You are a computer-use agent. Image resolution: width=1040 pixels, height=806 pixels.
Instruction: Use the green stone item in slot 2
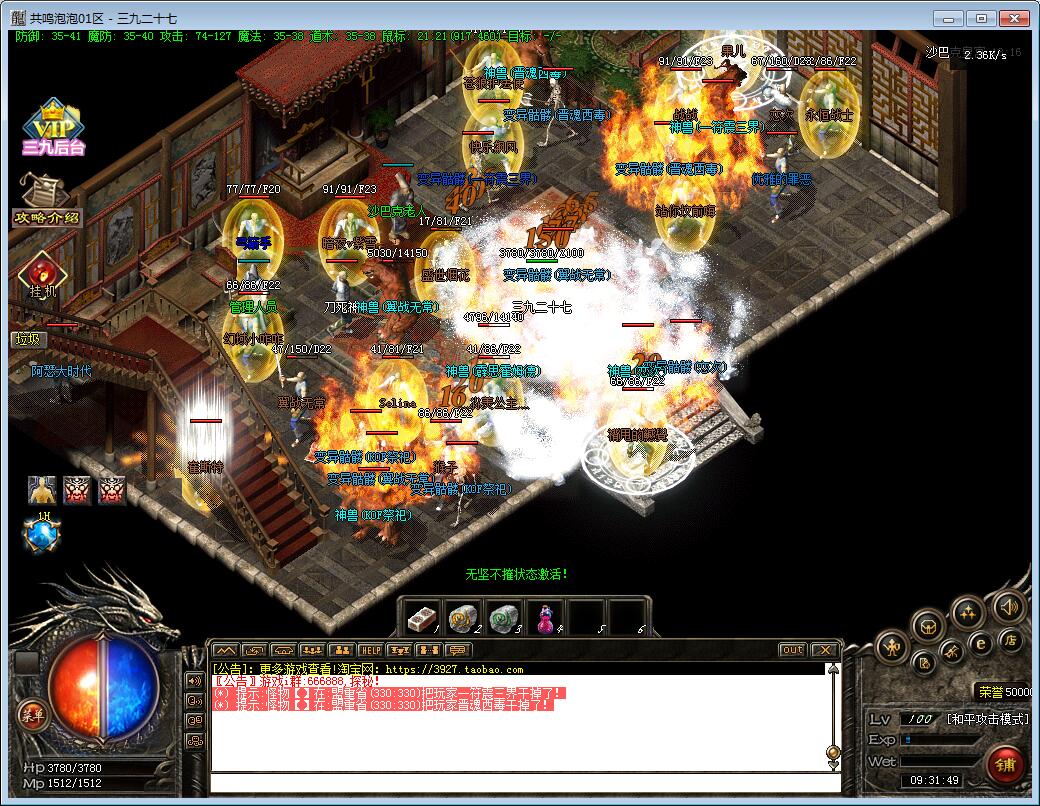(461, 619)
